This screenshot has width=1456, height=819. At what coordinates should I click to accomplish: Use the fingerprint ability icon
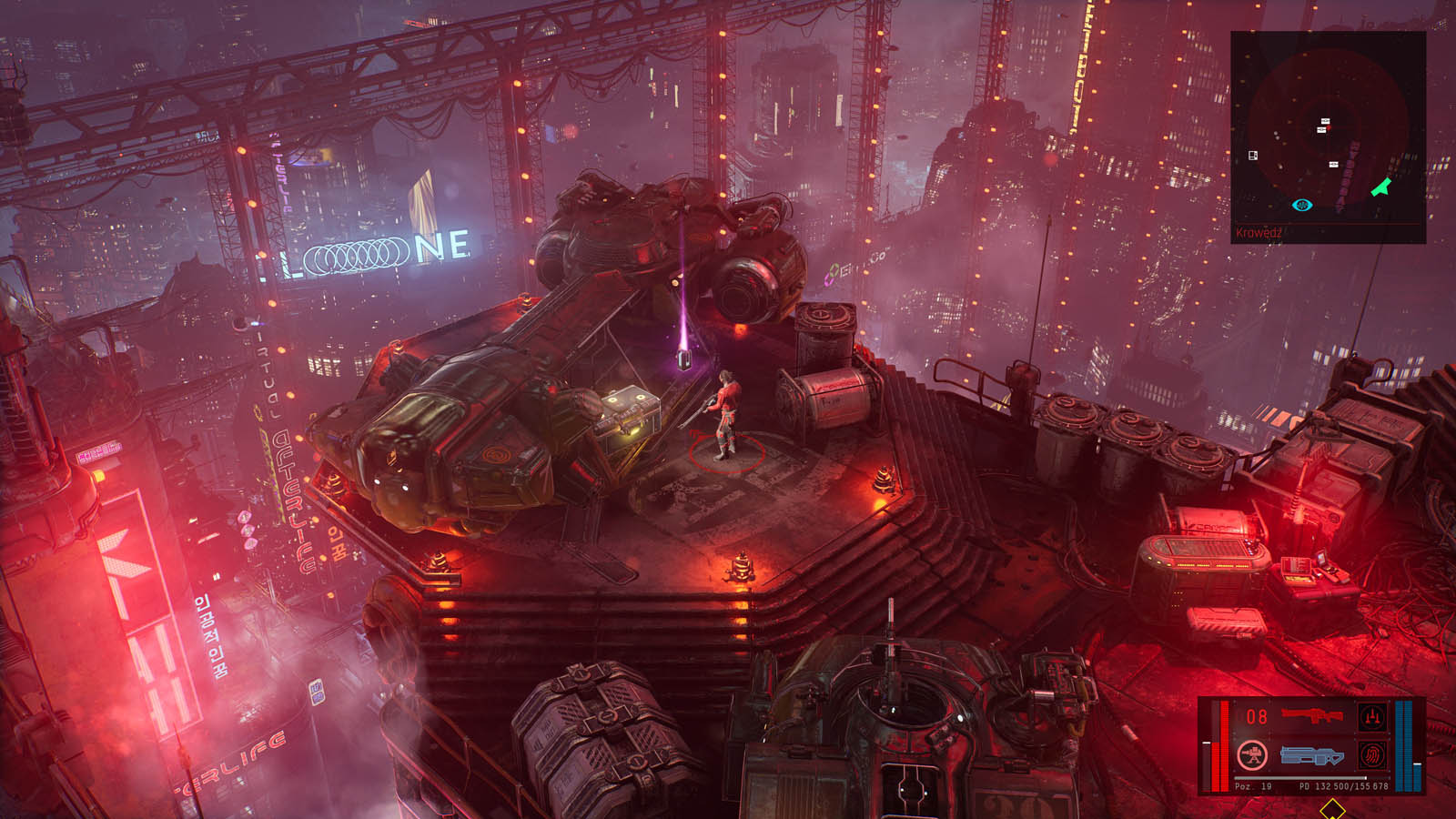pyautogui.click(x=1372, y=755)
